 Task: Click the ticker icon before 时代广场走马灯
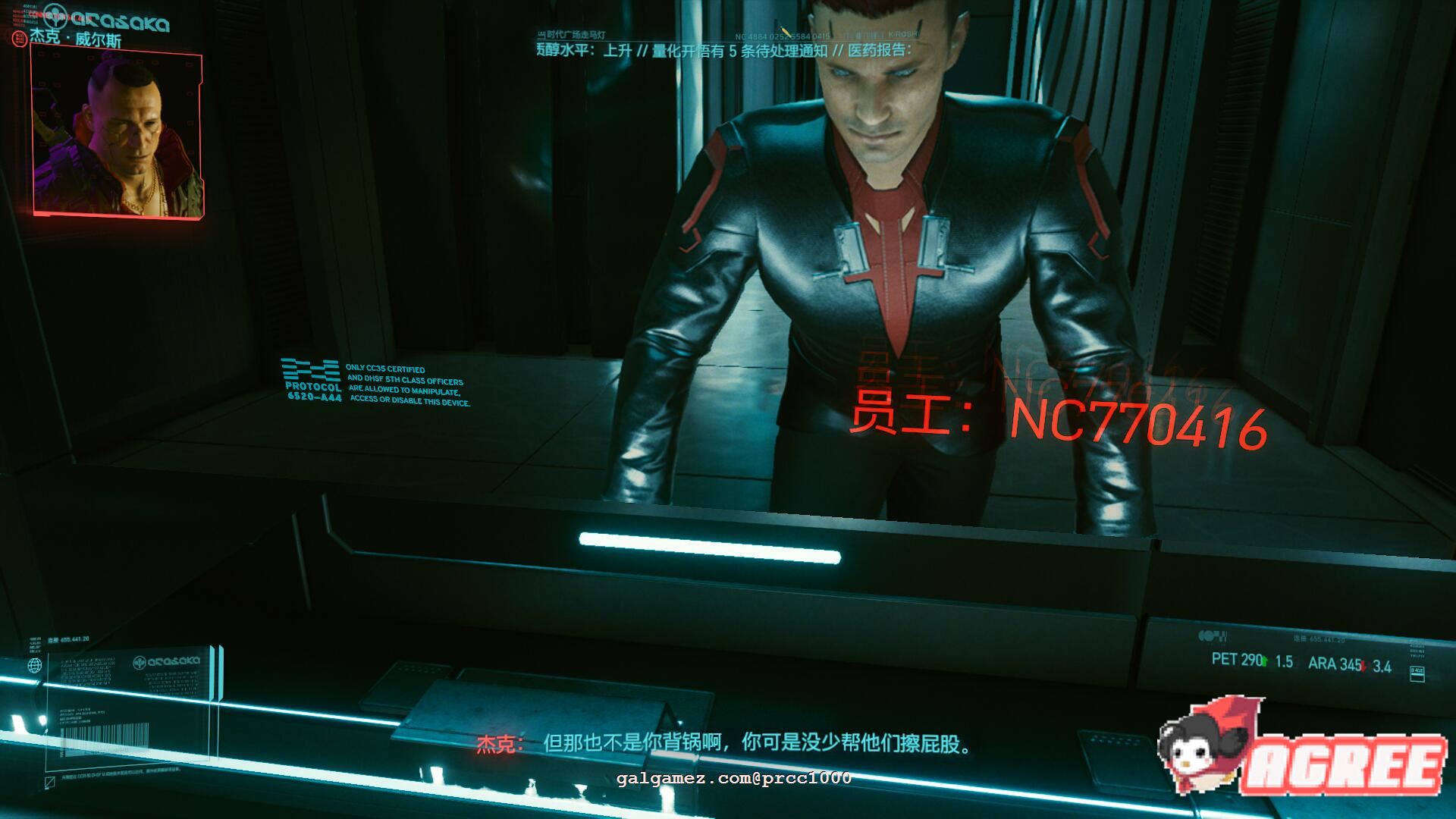pos(540,35)
